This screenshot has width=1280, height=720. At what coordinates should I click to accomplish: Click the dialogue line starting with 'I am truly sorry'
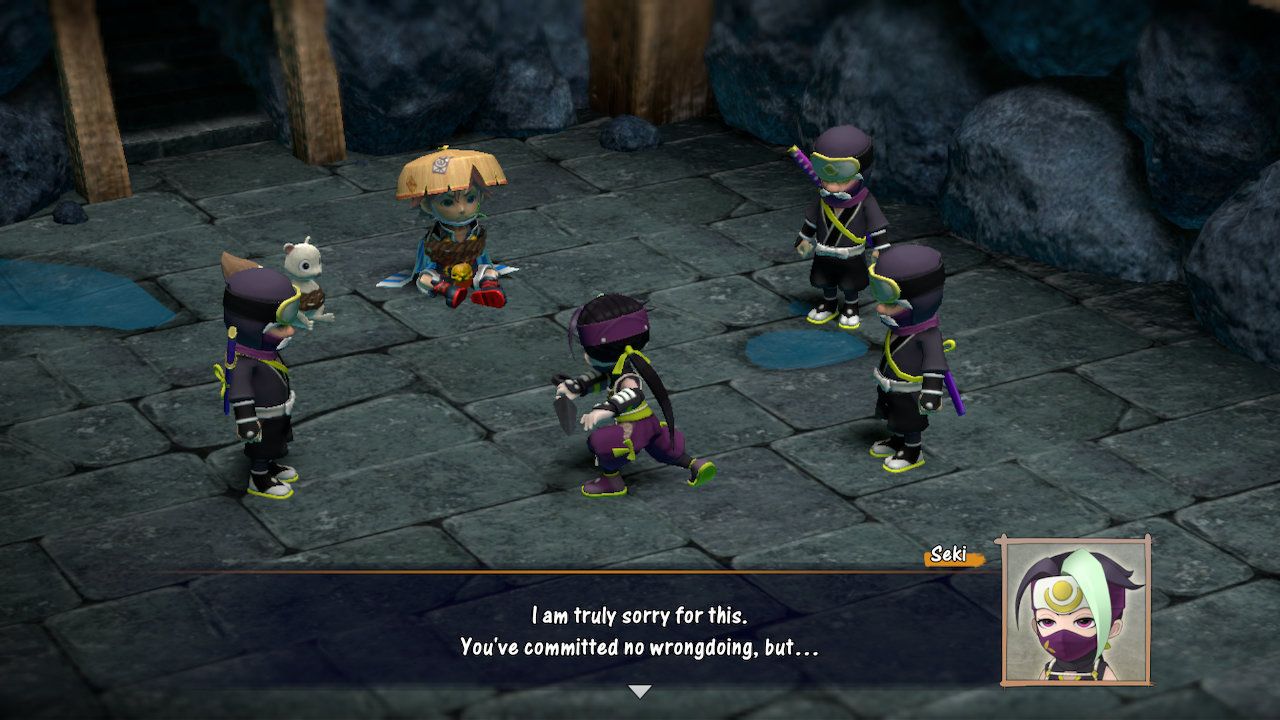[640, 616]
